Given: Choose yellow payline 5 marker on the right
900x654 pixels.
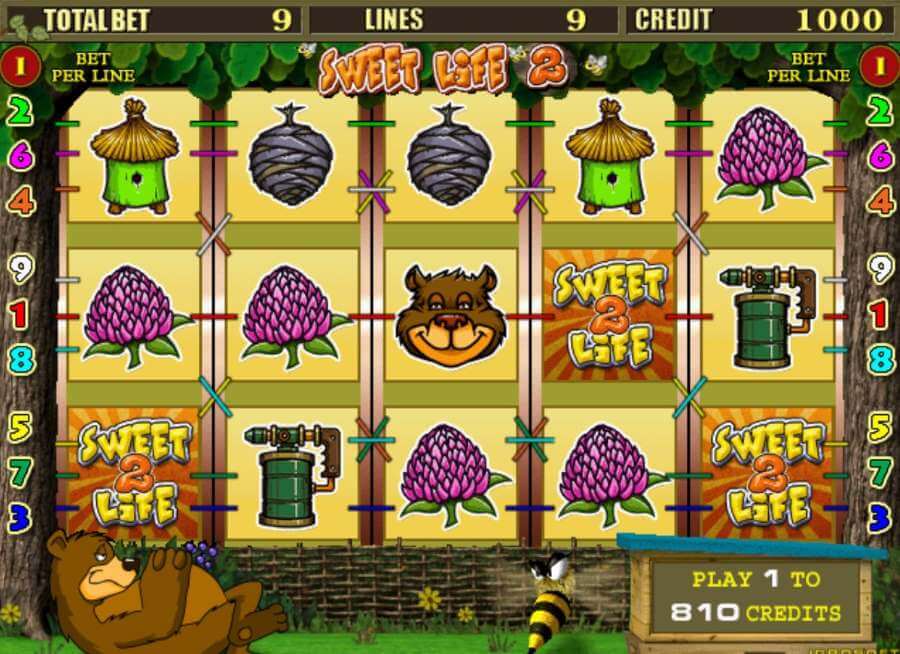Looking at the screenshot, I should (879, 428).
